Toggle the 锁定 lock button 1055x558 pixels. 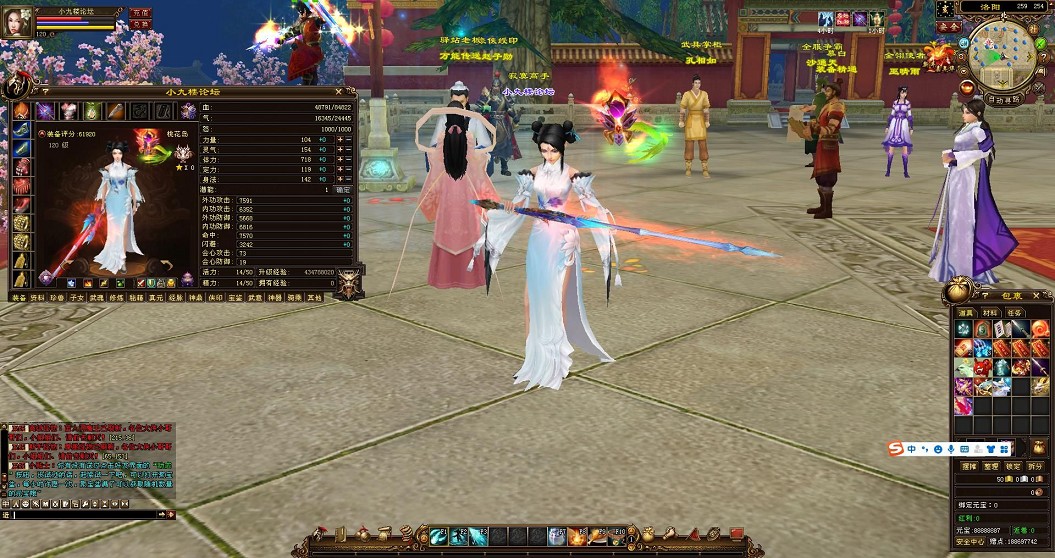pyautogui.click(x=1013, y=466)
